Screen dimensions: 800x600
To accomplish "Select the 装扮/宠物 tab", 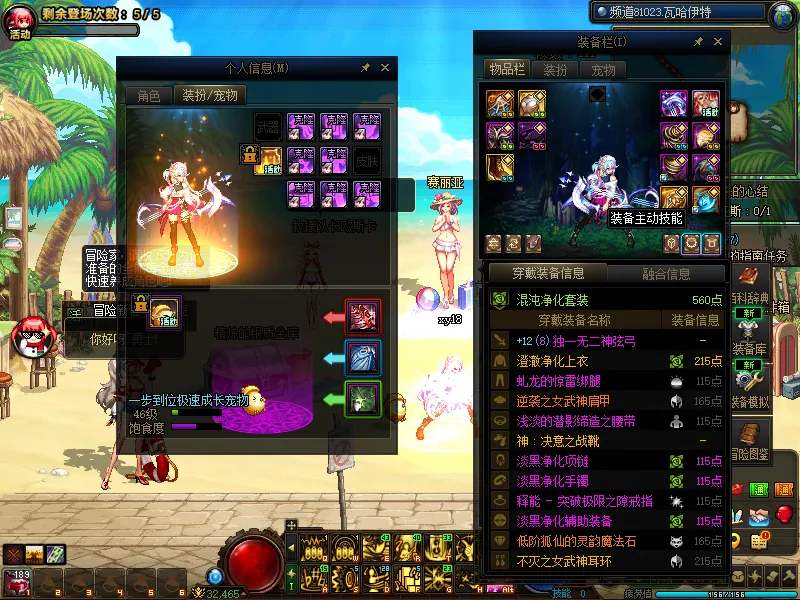I will [x=209, y=96].
